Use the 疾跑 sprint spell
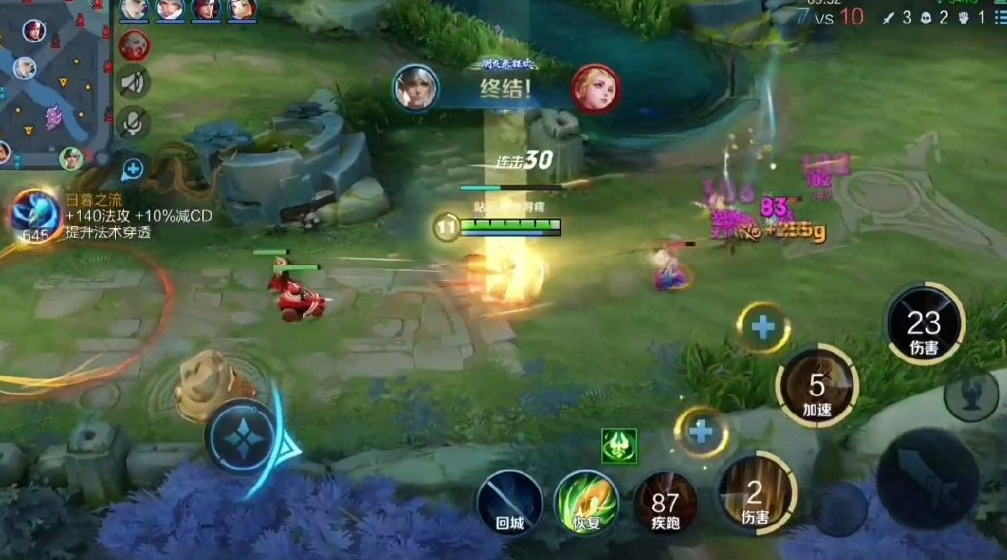 pyautogui.click(x=664, y=502)
